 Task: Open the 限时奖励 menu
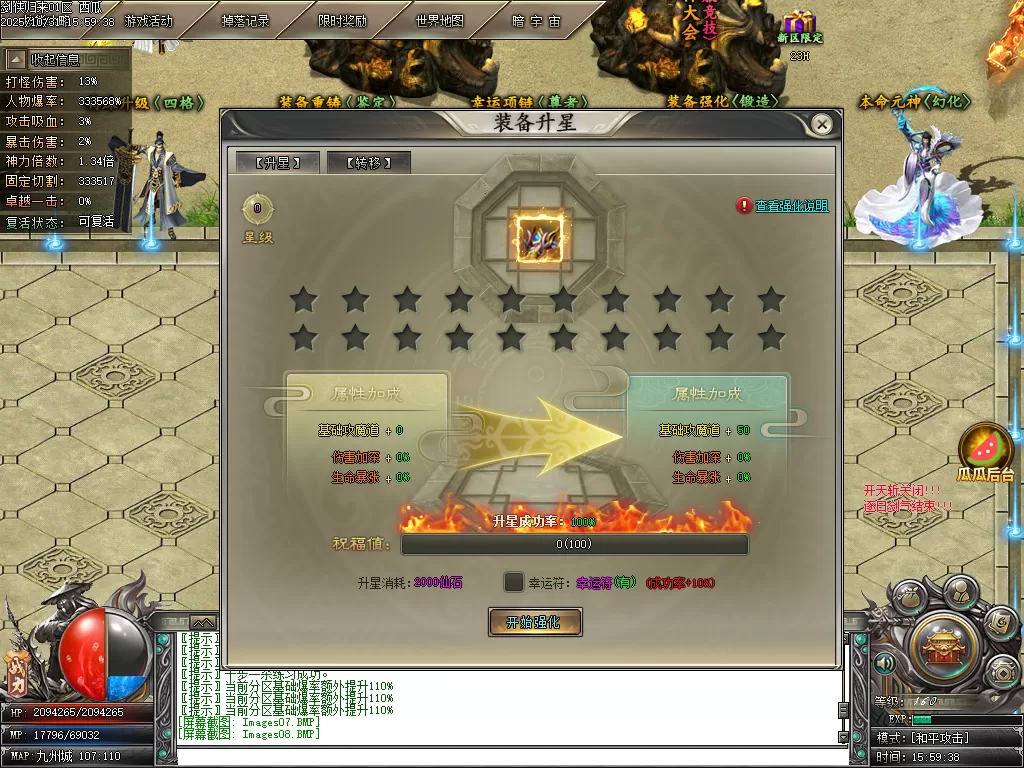[342, 21]
